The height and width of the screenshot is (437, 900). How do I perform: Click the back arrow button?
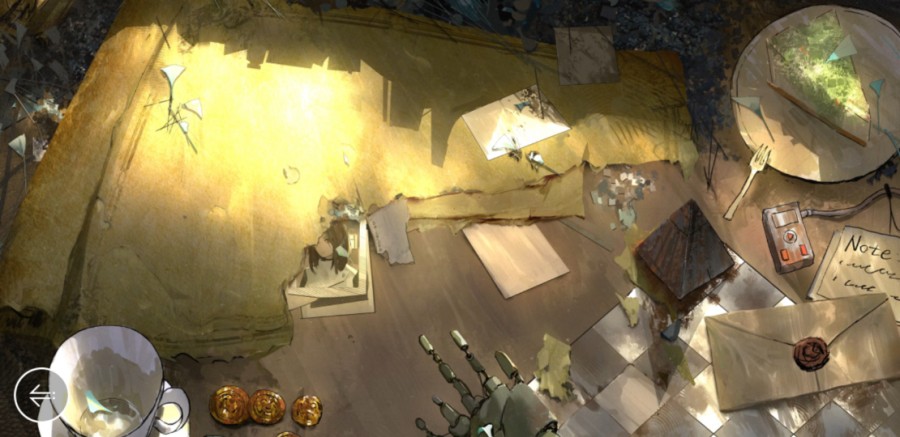click(41, 396)
